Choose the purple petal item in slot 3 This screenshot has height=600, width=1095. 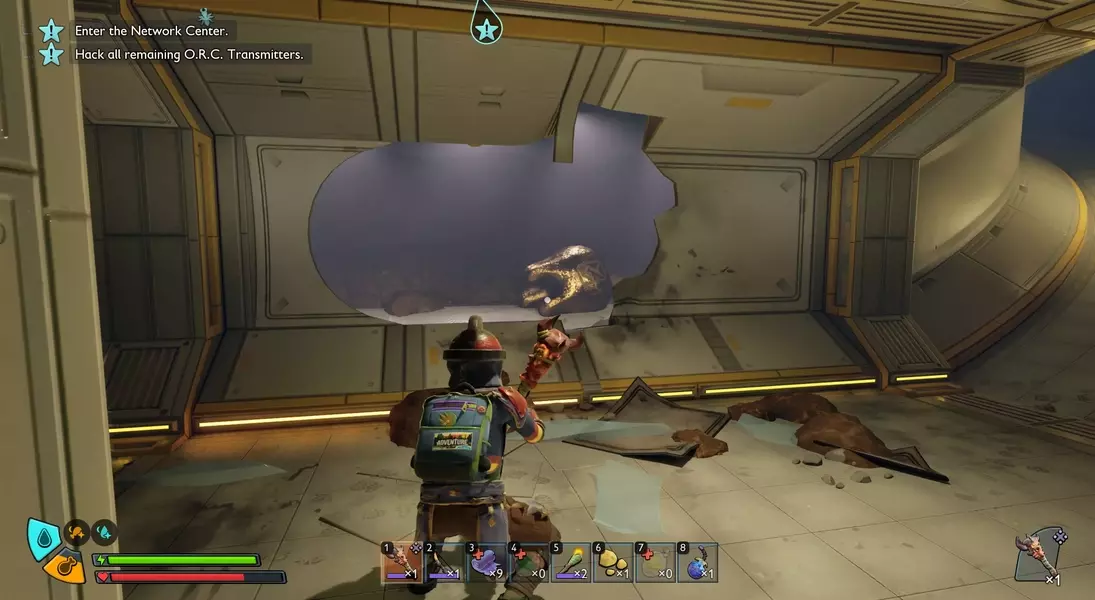click(487, 563)
